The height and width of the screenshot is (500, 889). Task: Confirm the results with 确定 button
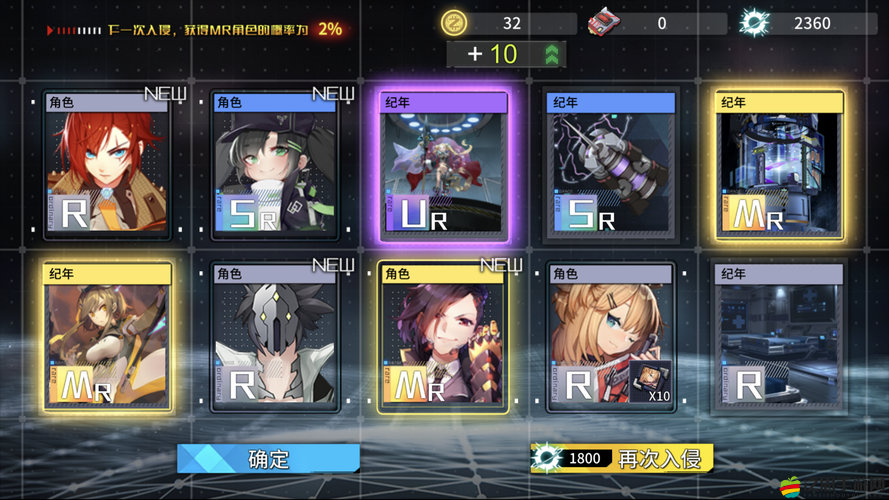(x=268, y=459)
